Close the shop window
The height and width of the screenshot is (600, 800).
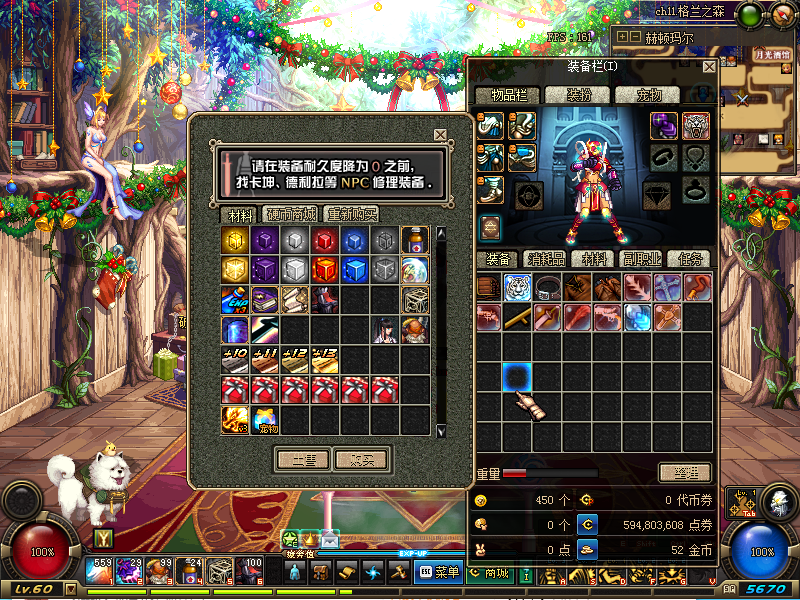440,135
